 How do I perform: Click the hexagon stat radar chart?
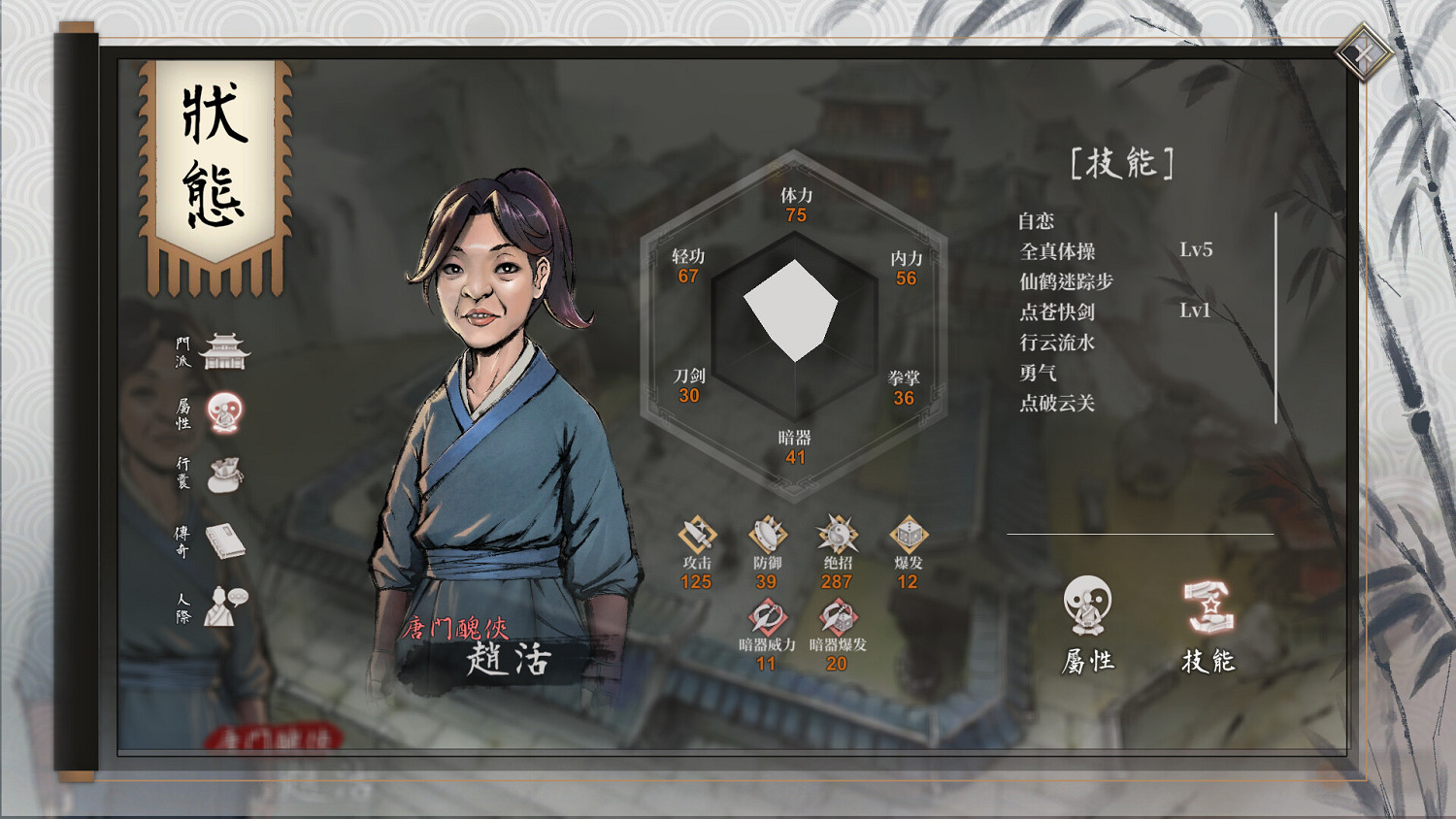[x=796, y=311]
